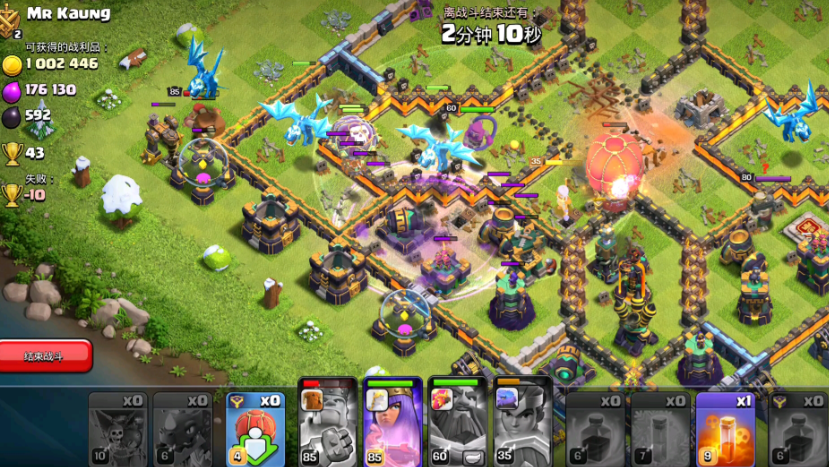Activate the Archer Queen ability card
Image resolution: width=829 pixels, height=467 pixels.
392,424
